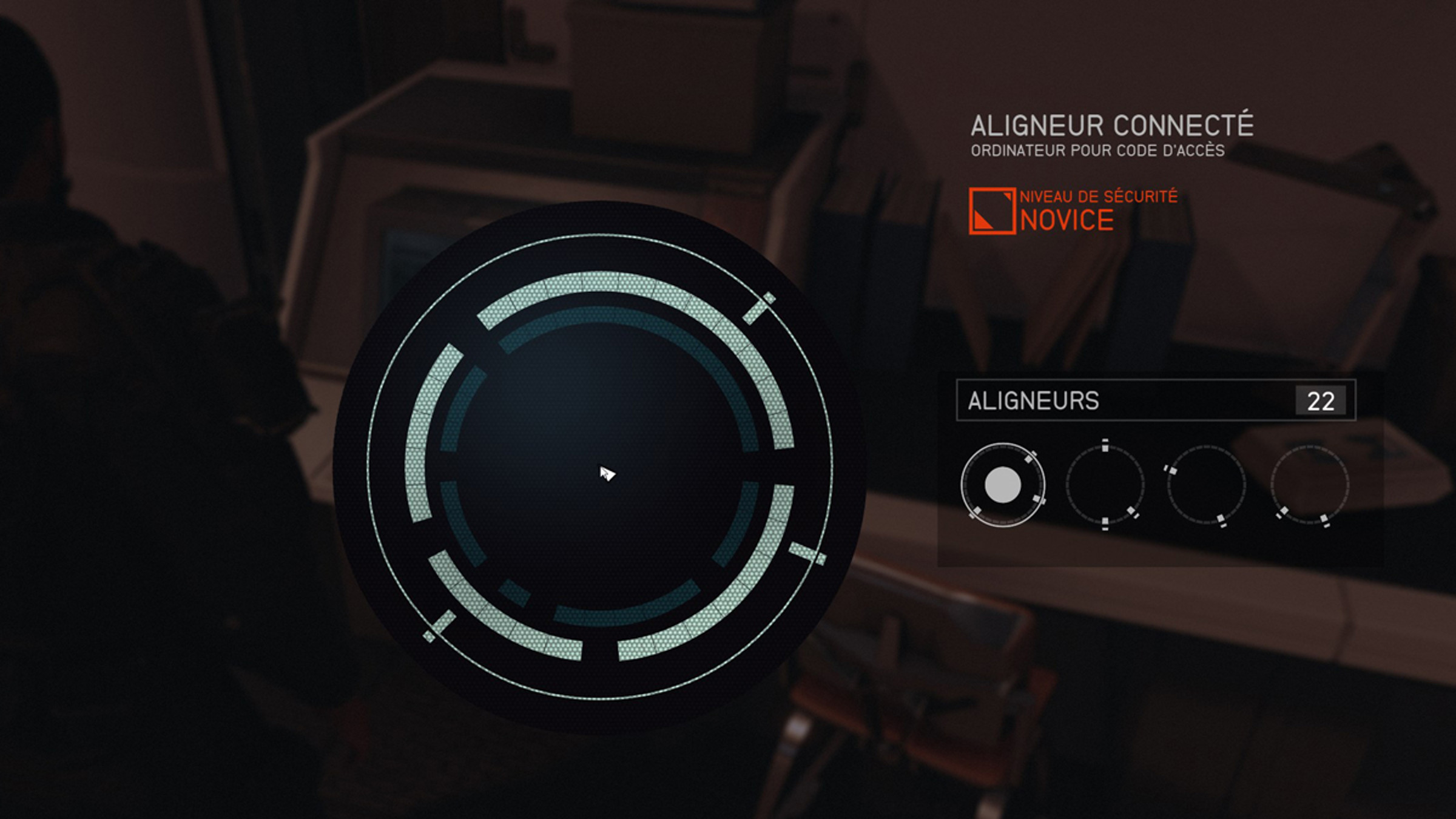Select the highlighted pick with the filled center
This screenshot has width=1456, height=819.
point(1003,485)
